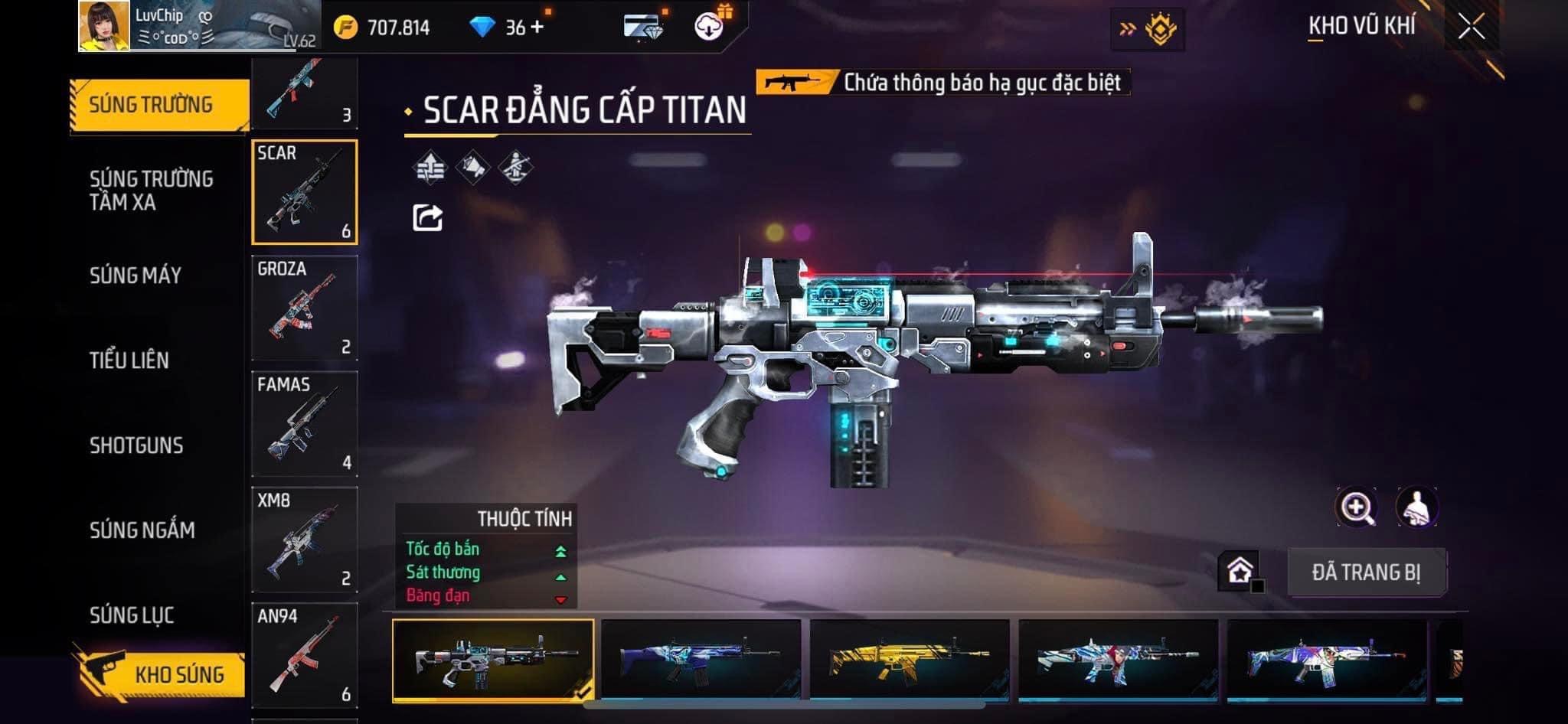This screenshot has width=1568, height=724.
Task: Open the Súng Máy weapon category
Action: coord(136,276)
